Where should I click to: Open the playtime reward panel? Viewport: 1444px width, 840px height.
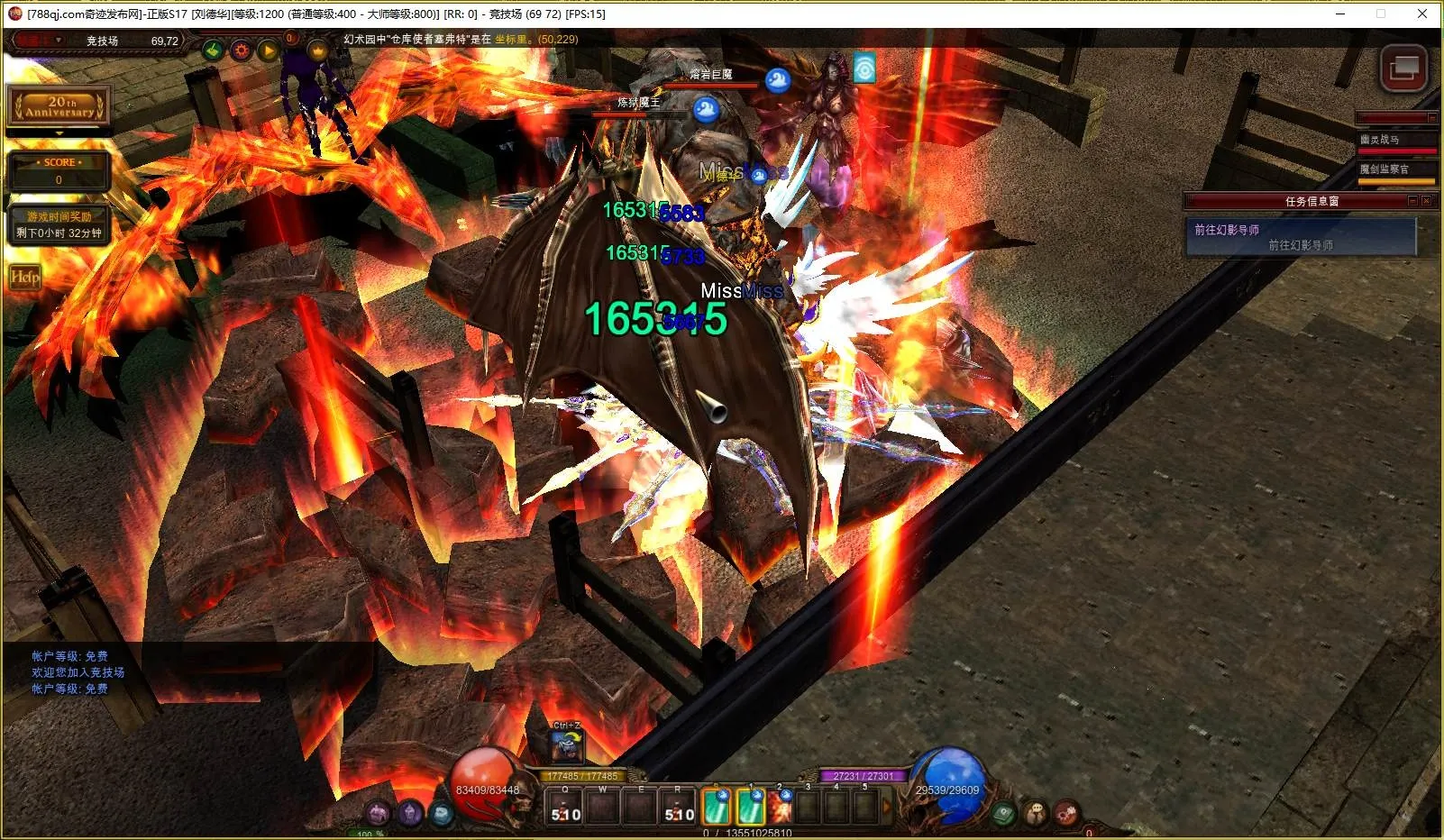point(59,224)
